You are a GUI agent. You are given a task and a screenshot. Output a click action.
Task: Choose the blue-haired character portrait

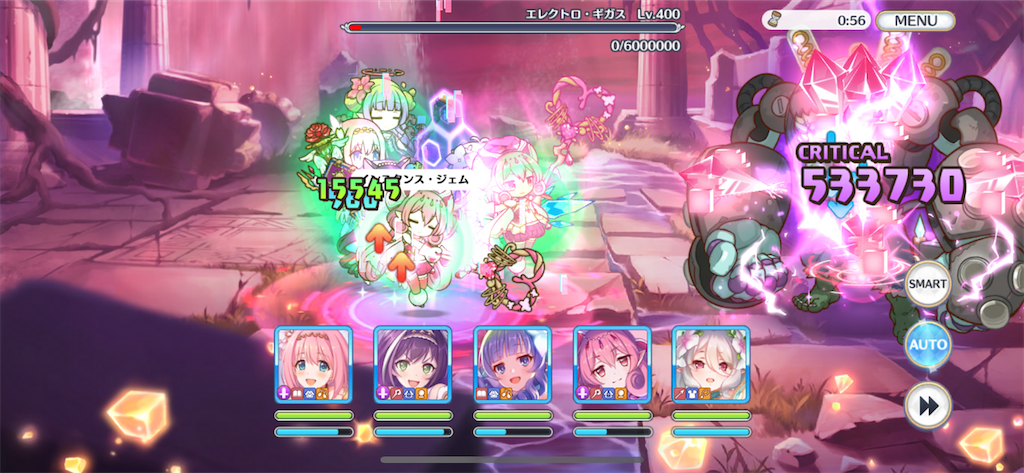[x=512, y=365]
